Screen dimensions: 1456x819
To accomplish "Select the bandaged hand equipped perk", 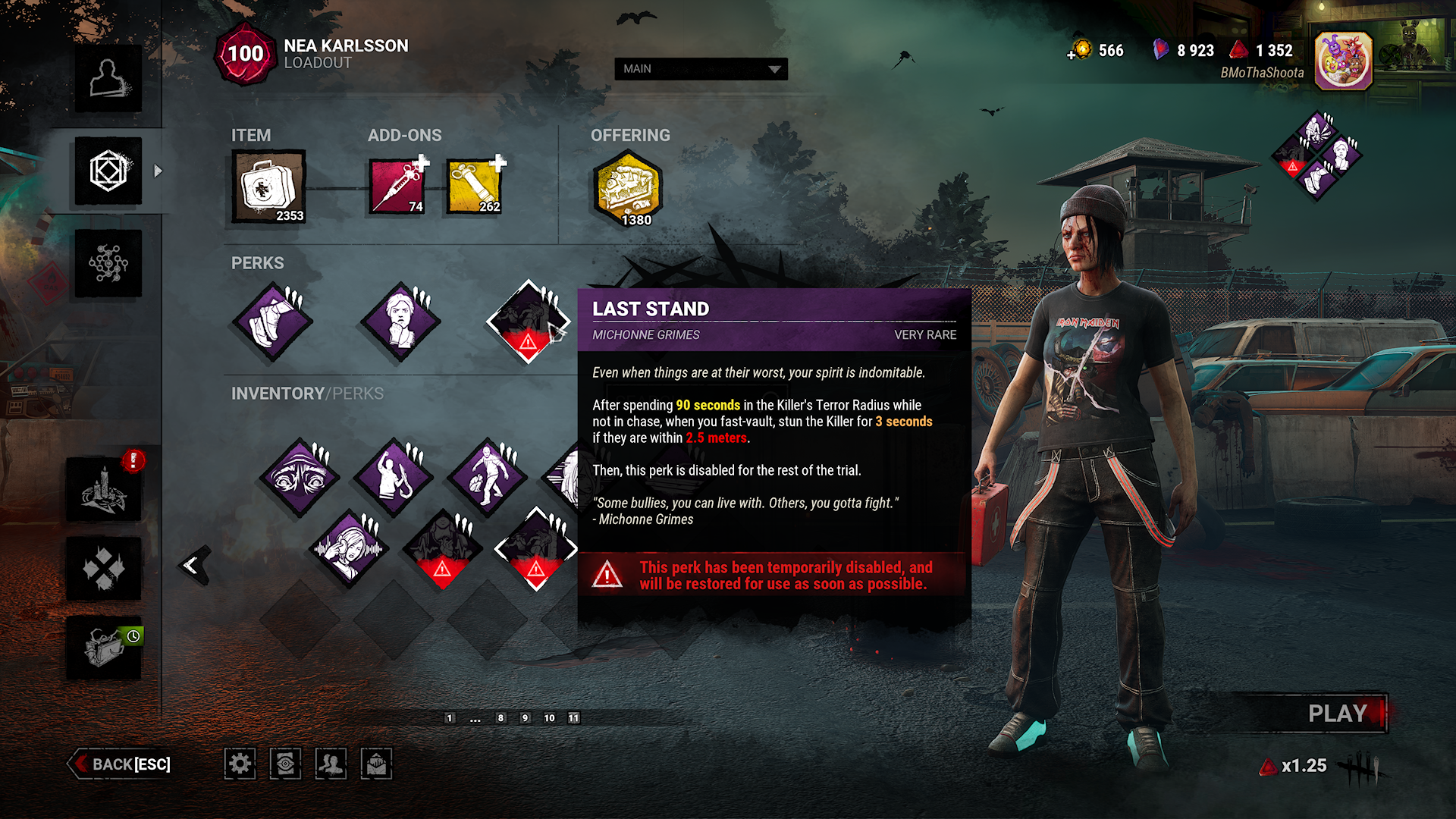I will [x=272, y=322].
